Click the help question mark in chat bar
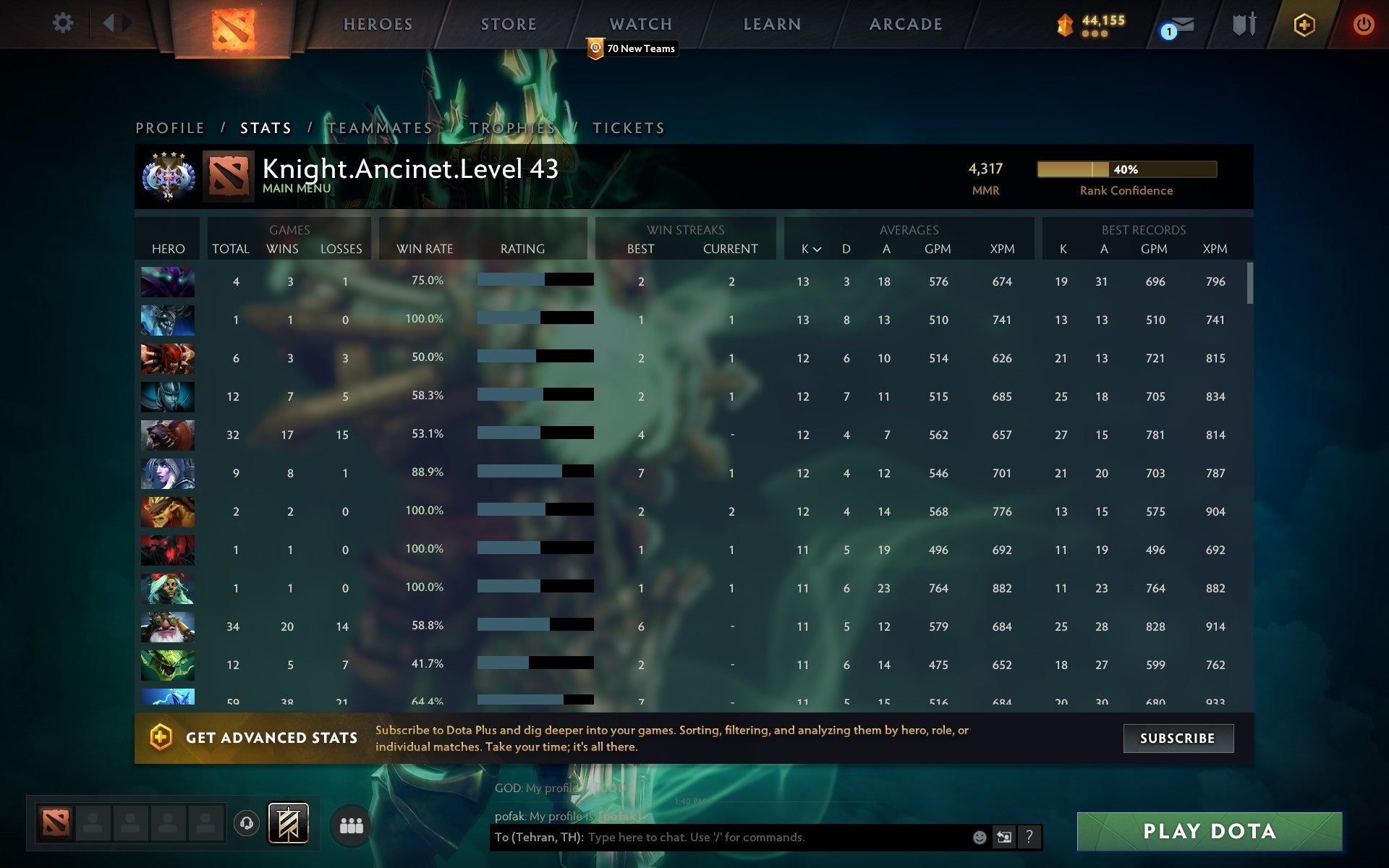 pyautogui.click(x=1029, y=838)
